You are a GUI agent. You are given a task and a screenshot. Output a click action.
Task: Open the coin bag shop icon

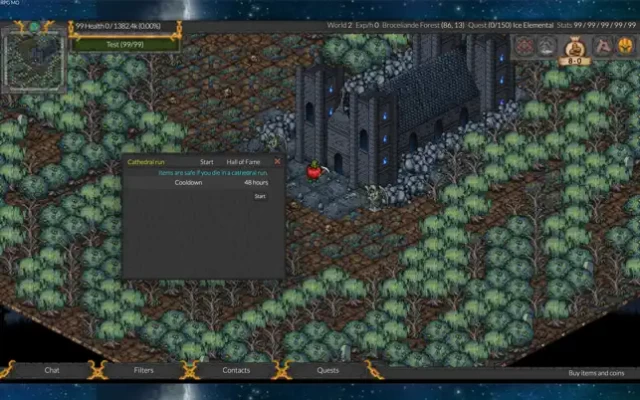click(576, 46)
